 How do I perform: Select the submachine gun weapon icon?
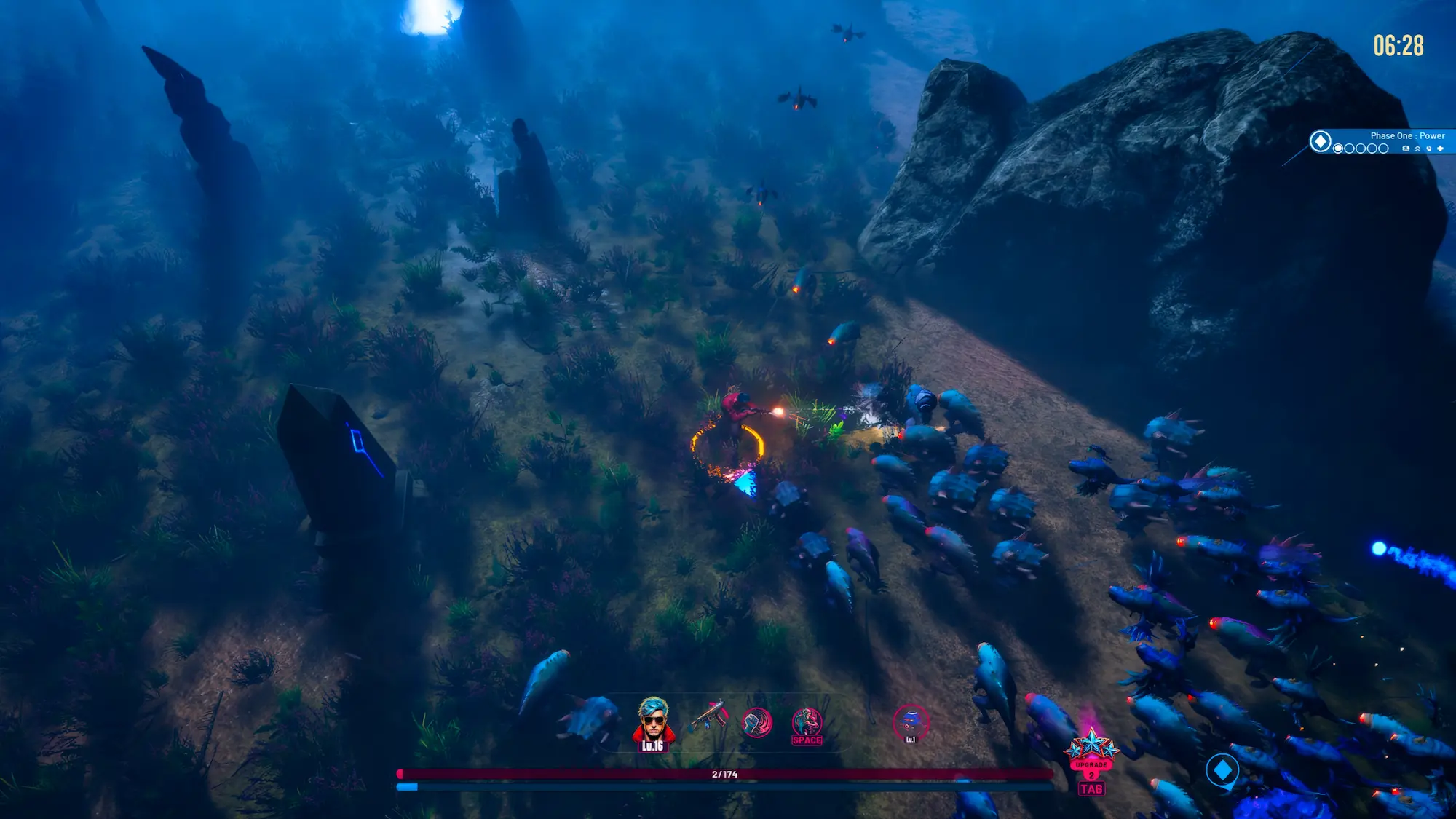tap(708, 716)
